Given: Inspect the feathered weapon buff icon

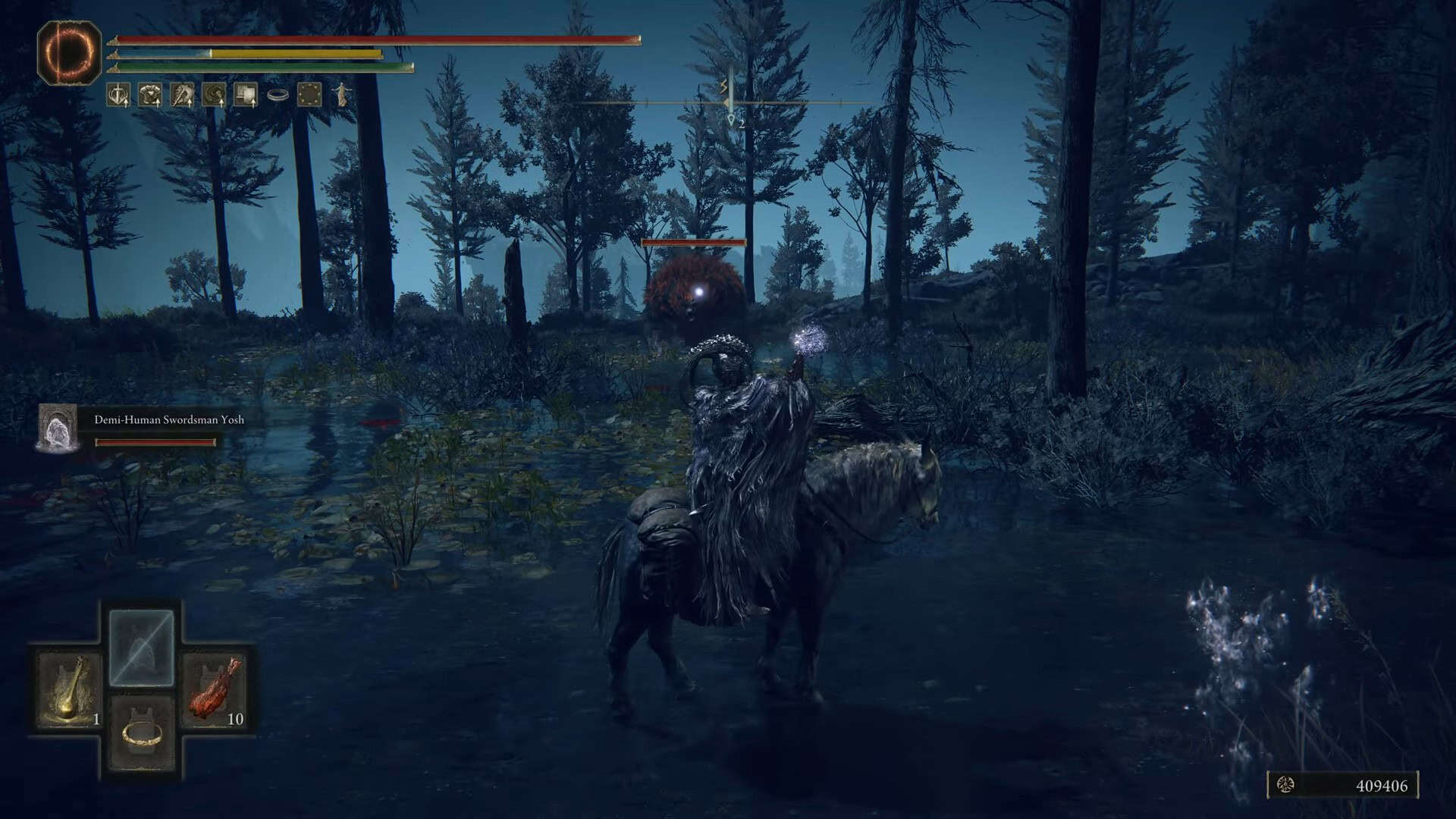Looking at the screenshot, I should 183,95.
